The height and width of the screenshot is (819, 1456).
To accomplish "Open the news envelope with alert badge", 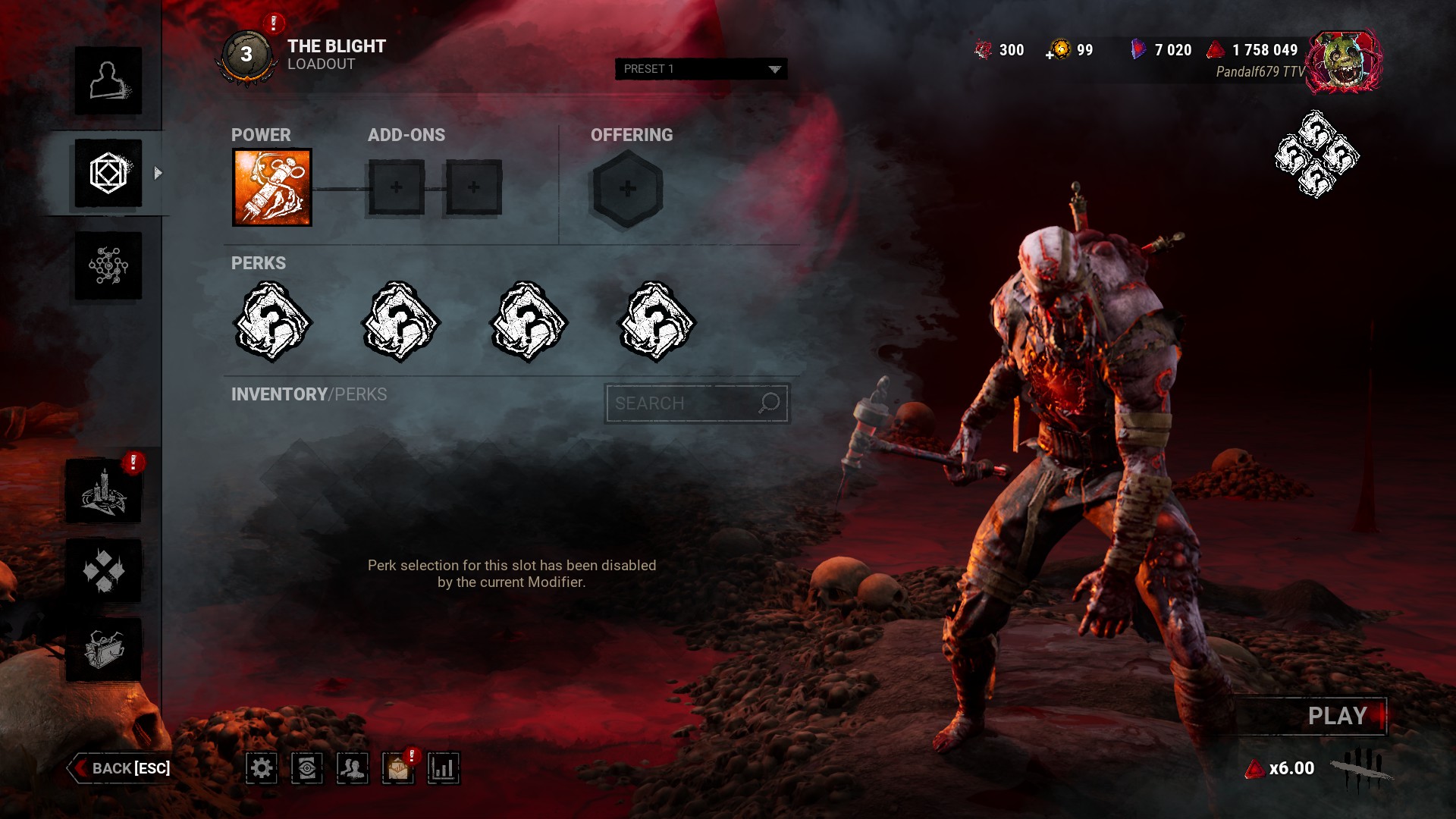I will pos(398,768).
